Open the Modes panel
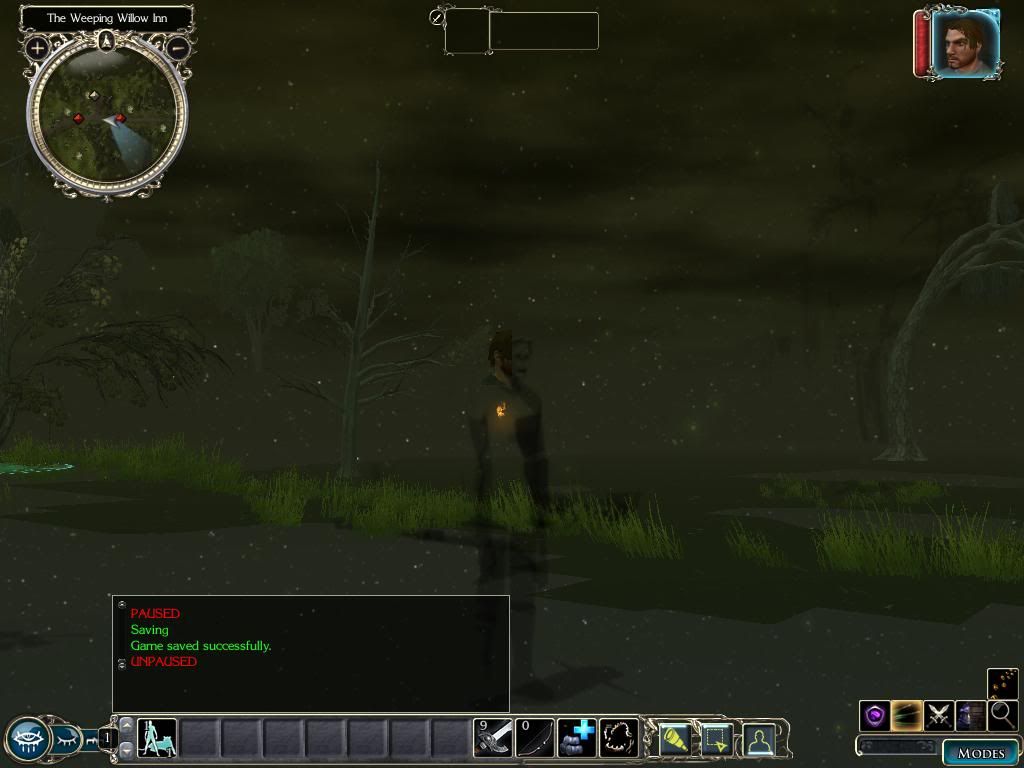Screen dimensions: 1024x768 [x=980, y=753]
